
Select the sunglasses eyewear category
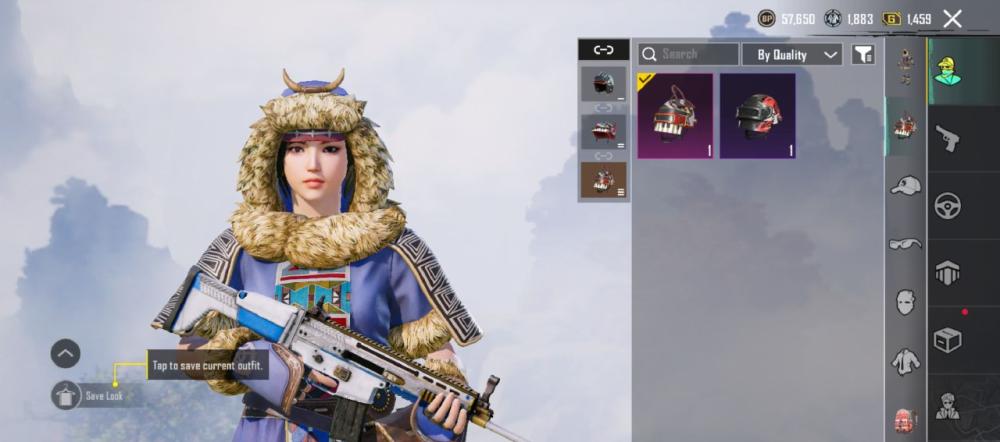coord(906,243)
